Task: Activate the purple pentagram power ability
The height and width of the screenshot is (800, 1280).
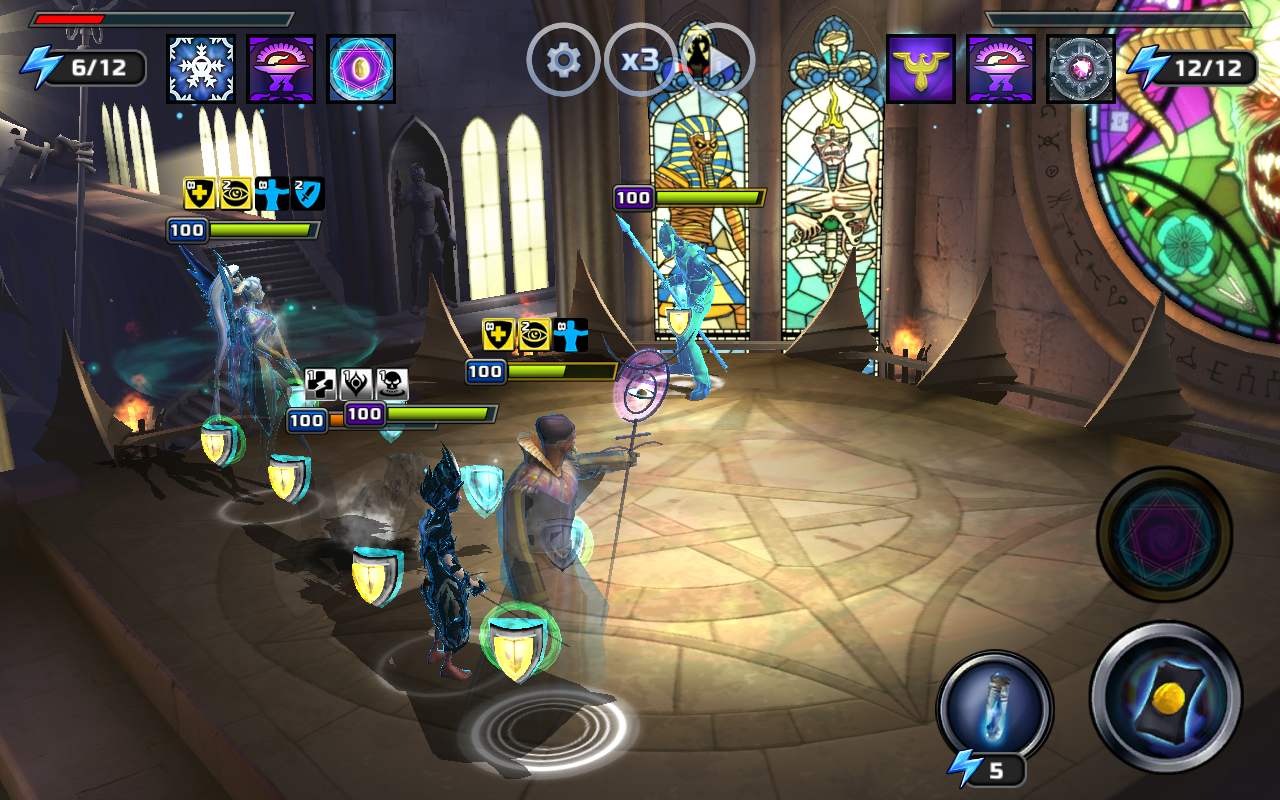Action: pyautogui.click(x=1164, y=534)
